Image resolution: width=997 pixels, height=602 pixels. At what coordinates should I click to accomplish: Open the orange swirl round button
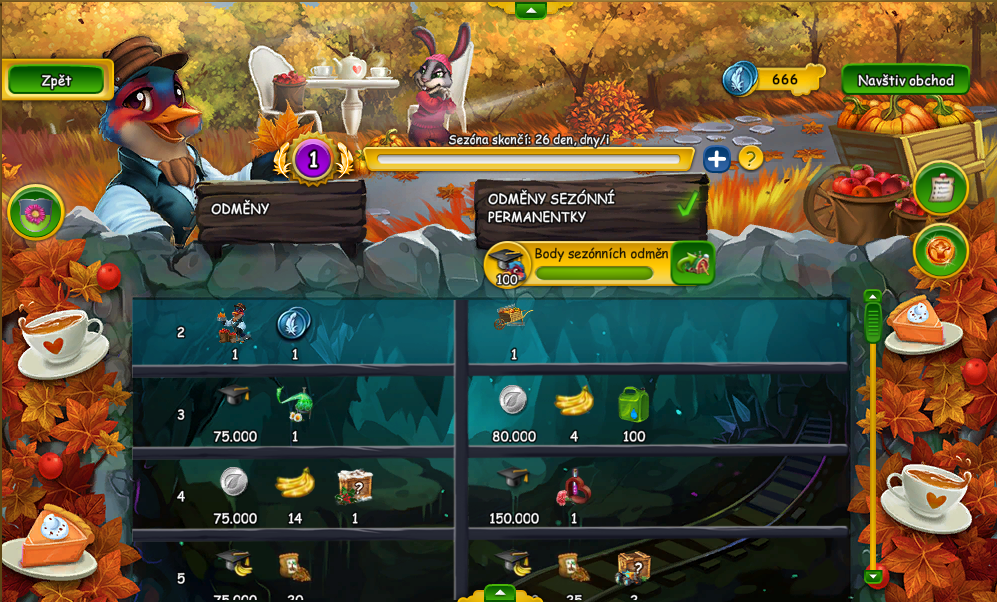point(940,250)
